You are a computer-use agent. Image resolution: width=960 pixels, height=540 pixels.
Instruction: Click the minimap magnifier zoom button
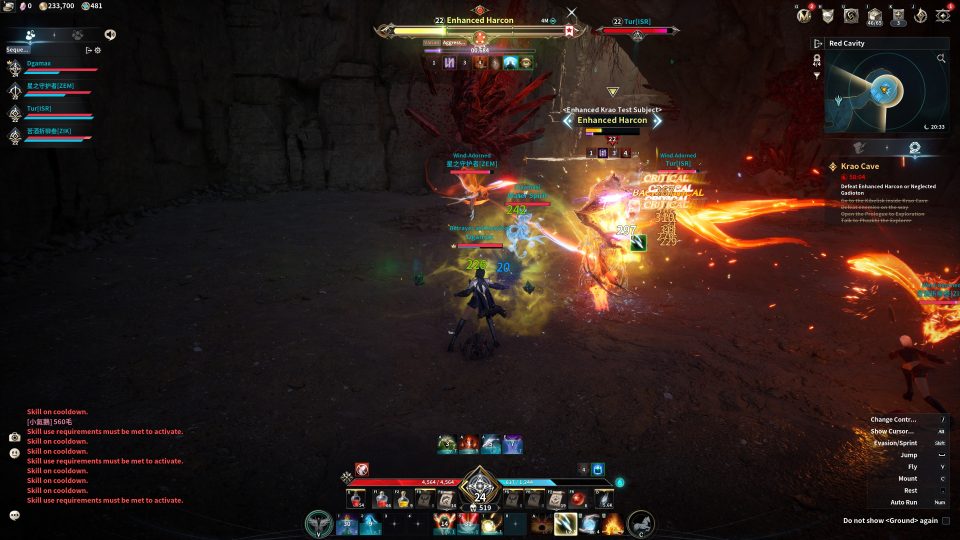point(941,59)
